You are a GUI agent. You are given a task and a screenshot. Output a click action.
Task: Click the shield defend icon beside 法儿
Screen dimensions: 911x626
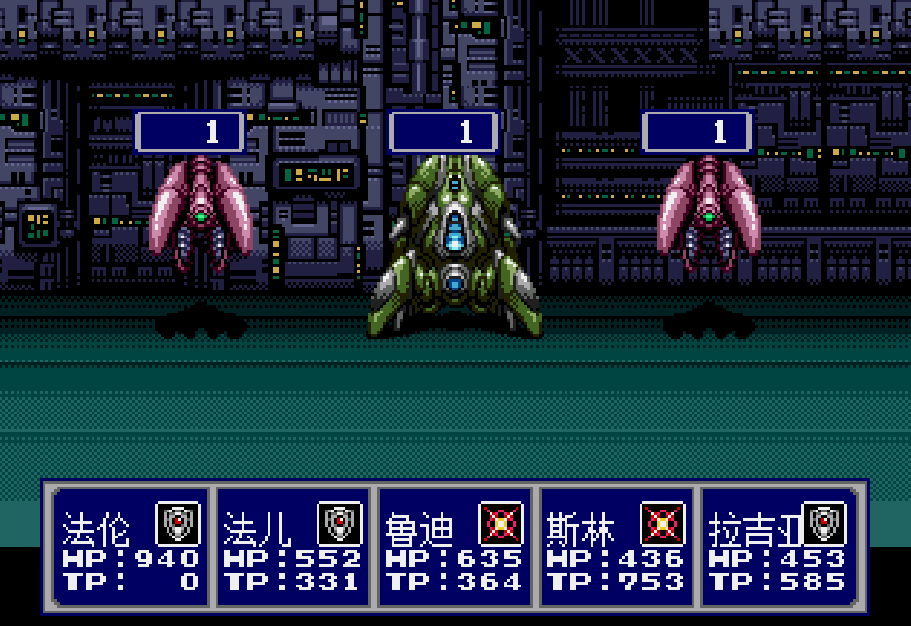340,523
